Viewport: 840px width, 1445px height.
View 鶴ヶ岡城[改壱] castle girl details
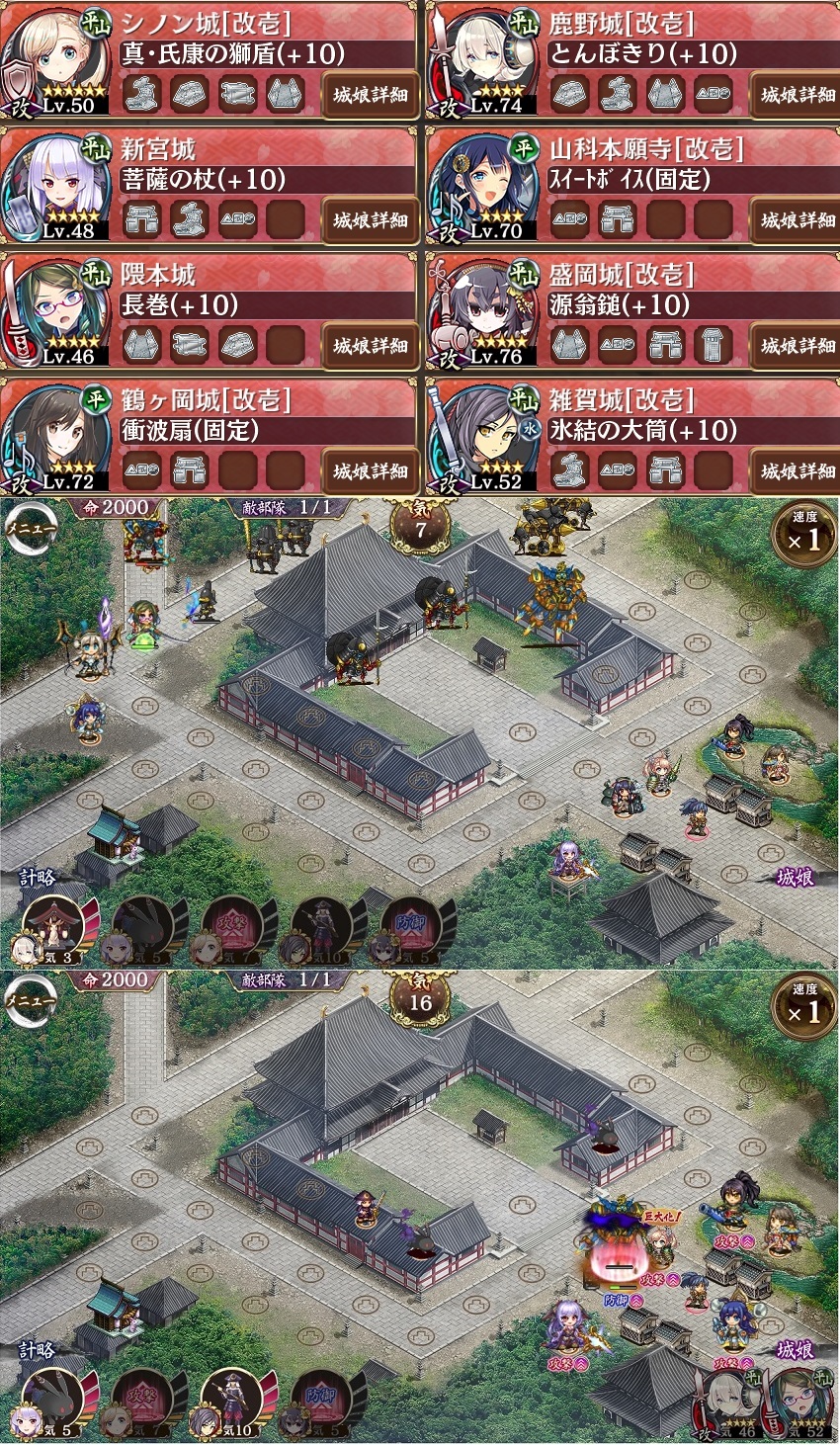tap(370, 471)
